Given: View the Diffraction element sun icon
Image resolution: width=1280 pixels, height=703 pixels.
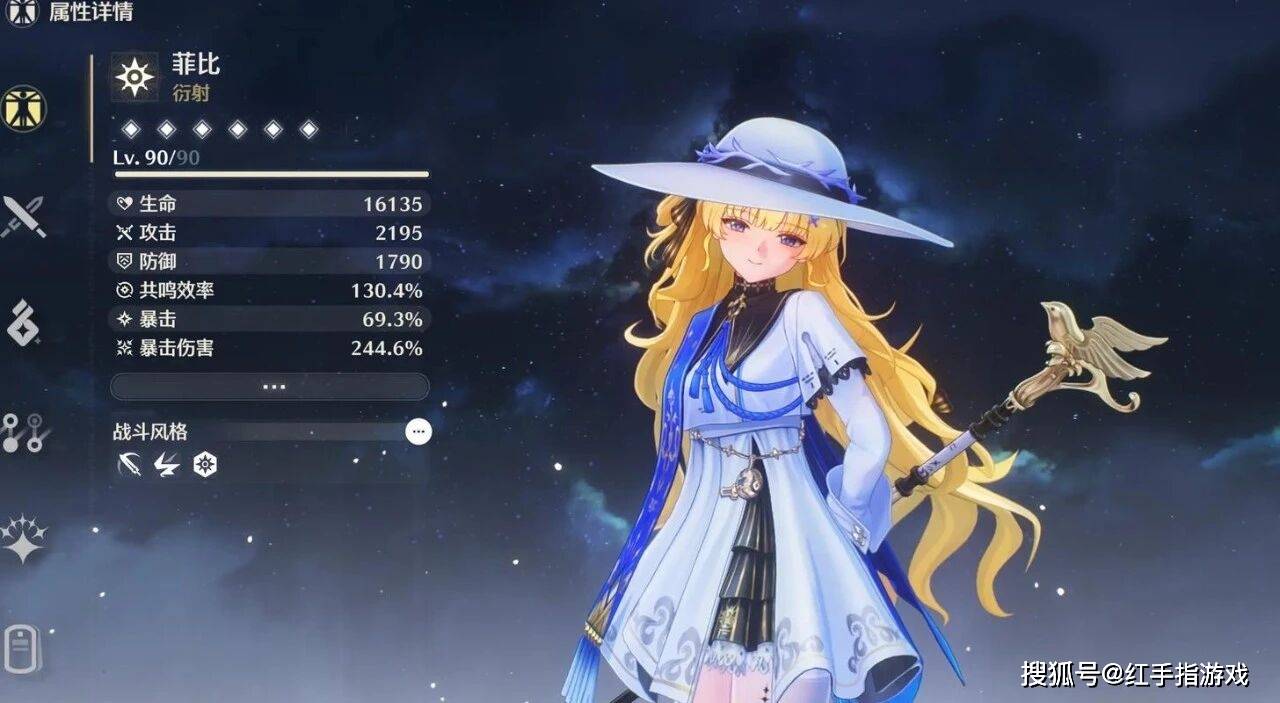Looking at the screenshot, I should tap(135, 77).
